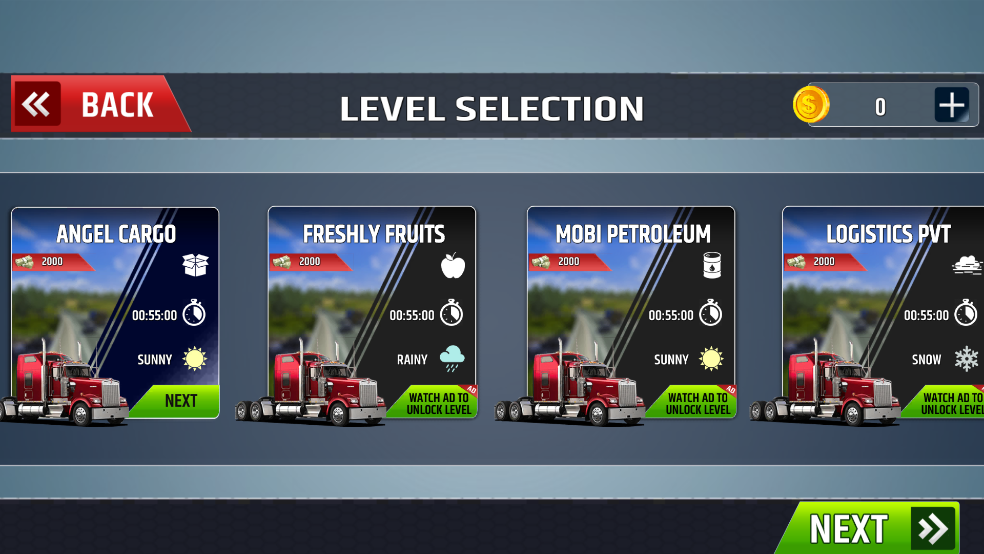The width and height of the screenshot is (984, 554).
Task: Watch ad to unlock Freshly Fruits
Action: pos(440,403)
